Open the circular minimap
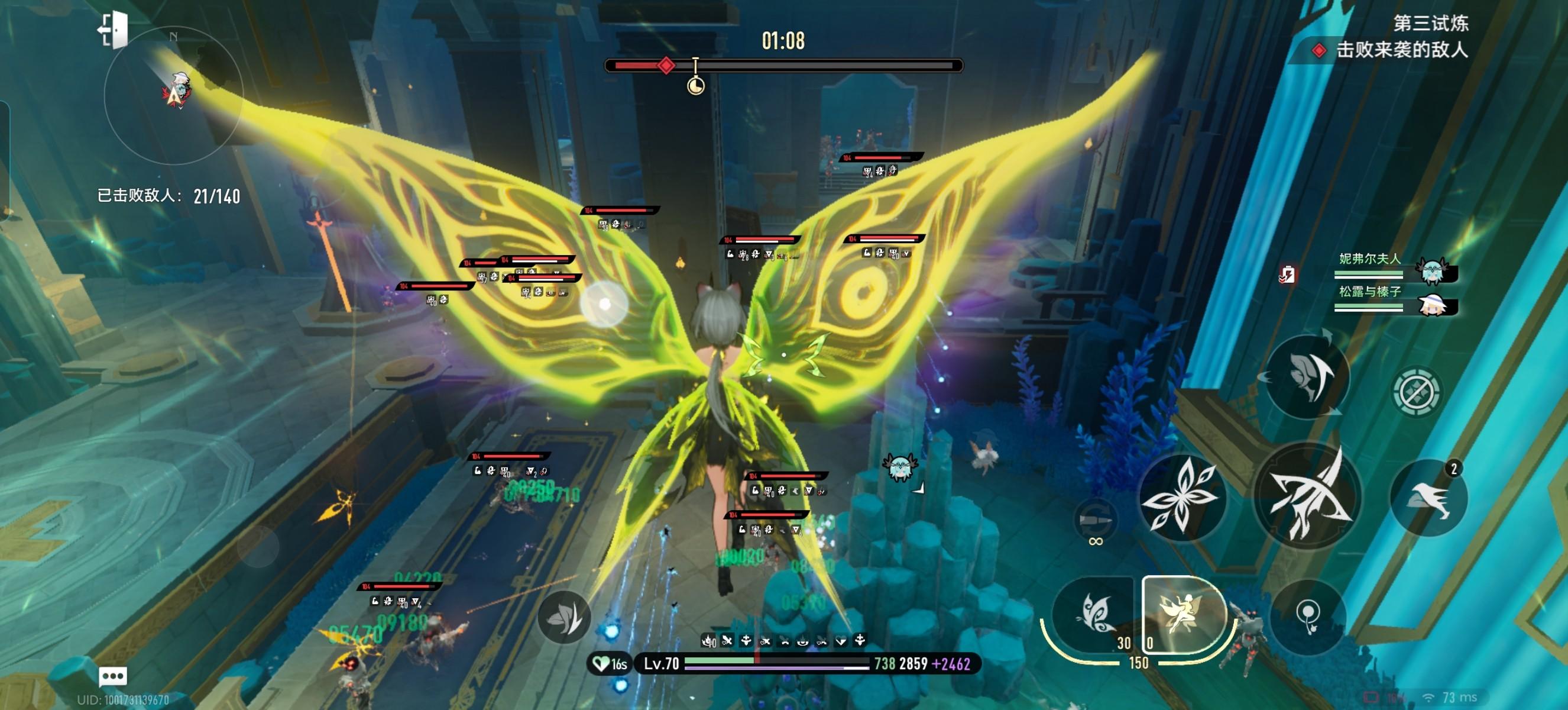The width and height of the screenshot is (1568, 710). tap(174, 96)
